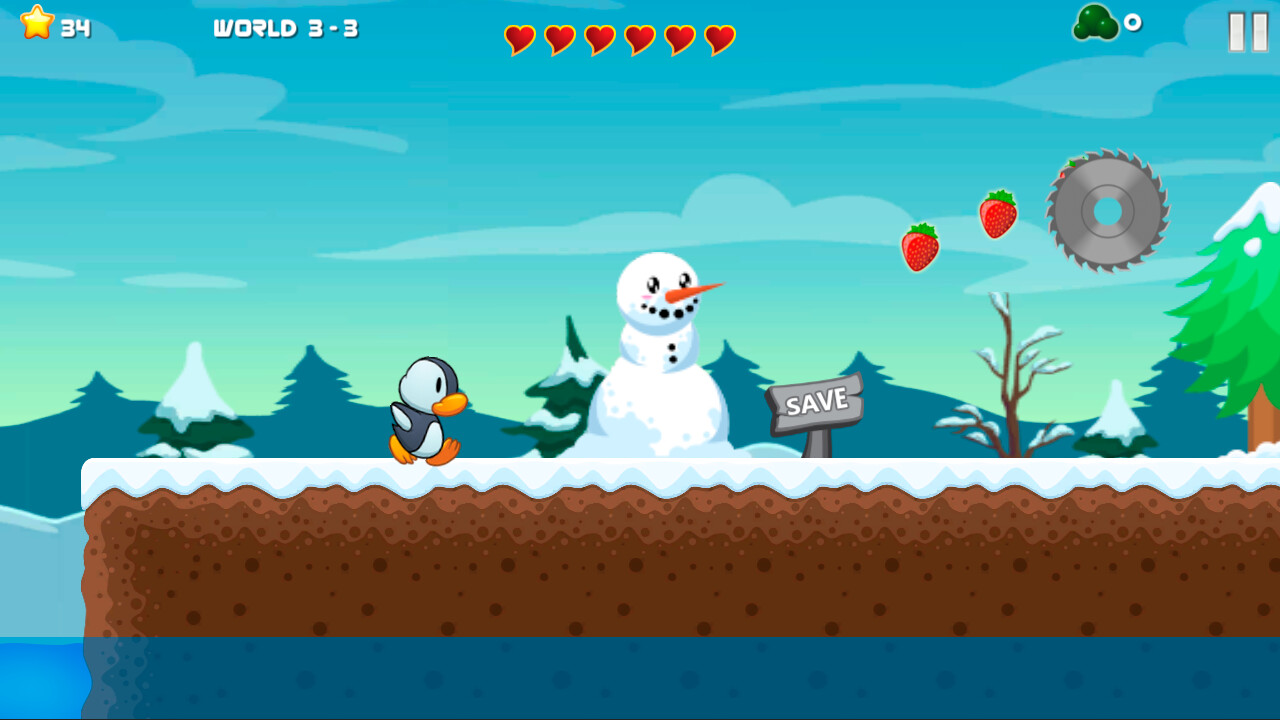Click the zero counter next to the bush icon
The width and height of the screenshot is (1280, 720).
click(1135, 22)
